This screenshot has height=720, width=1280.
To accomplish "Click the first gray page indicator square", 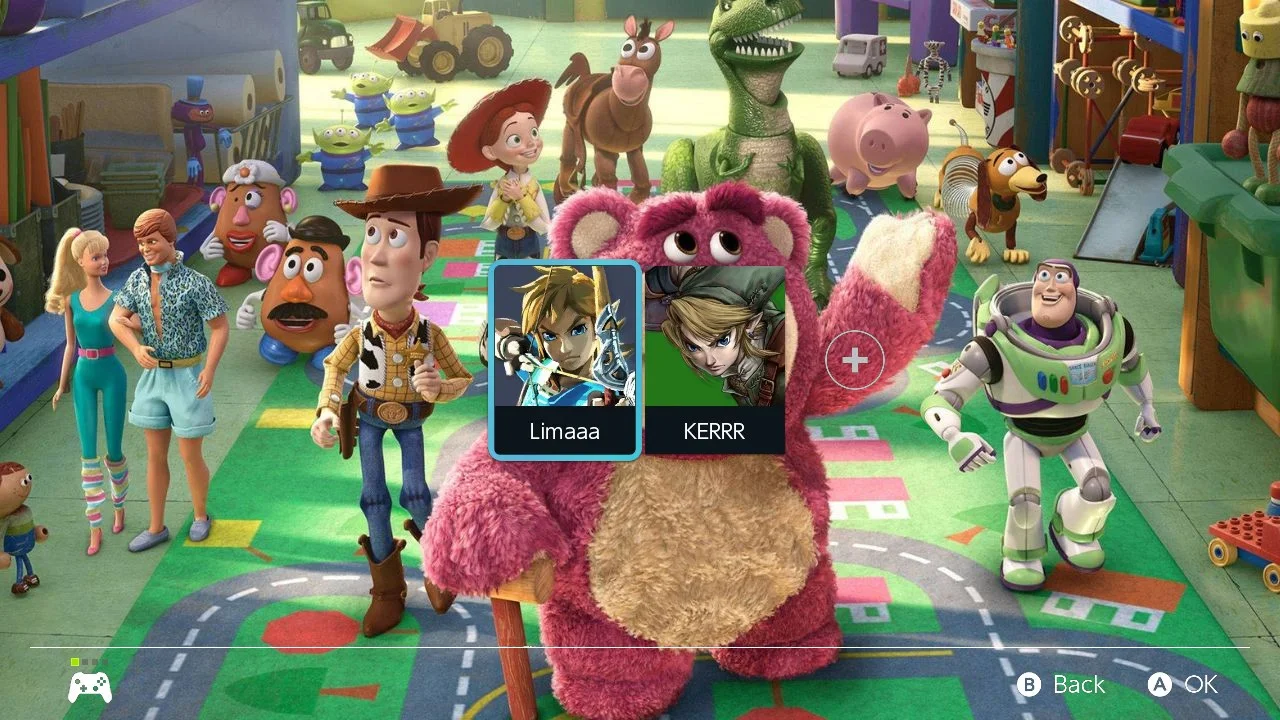I will point(84,661).
